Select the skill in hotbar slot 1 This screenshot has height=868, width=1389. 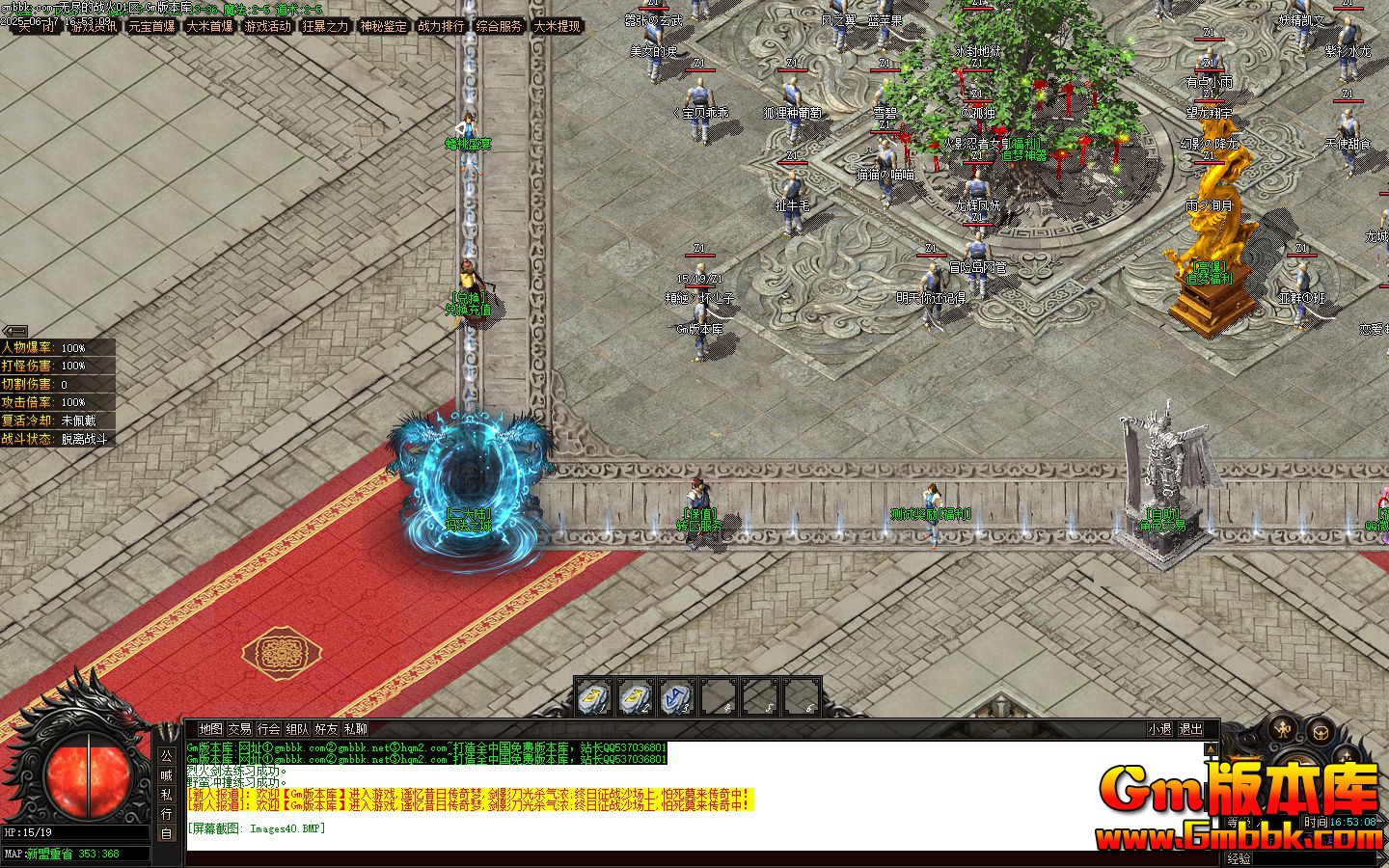[x=595, y=696]
